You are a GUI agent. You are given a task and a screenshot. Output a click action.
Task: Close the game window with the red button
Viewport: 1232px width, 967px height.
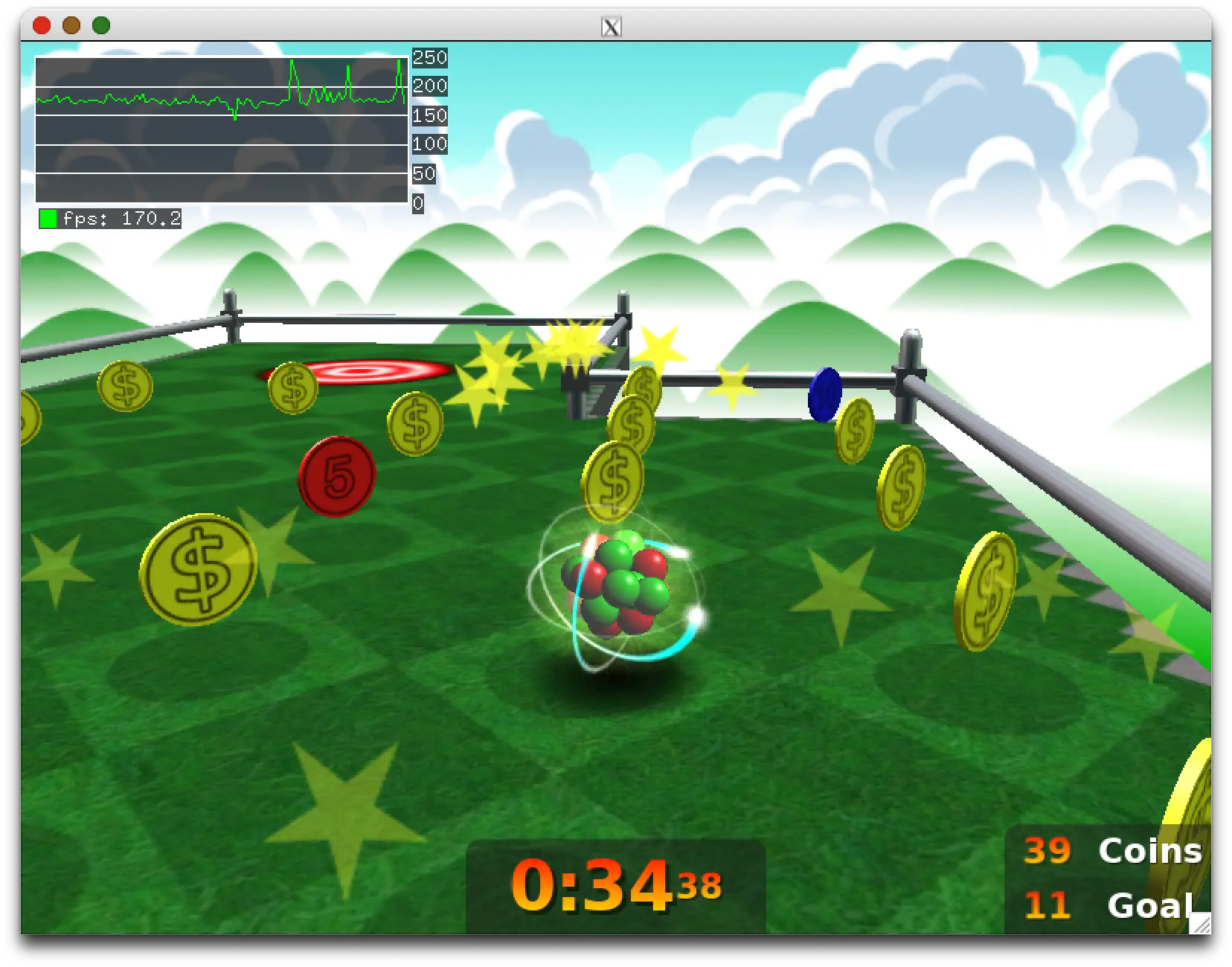(42, 26)
